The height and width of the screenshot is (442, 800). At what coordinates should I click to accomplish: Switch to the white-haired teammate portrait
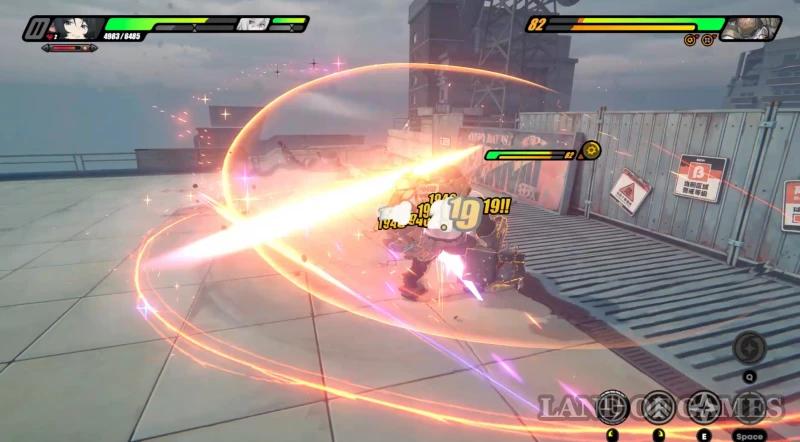pyautogui.click(x=253, y=24)
